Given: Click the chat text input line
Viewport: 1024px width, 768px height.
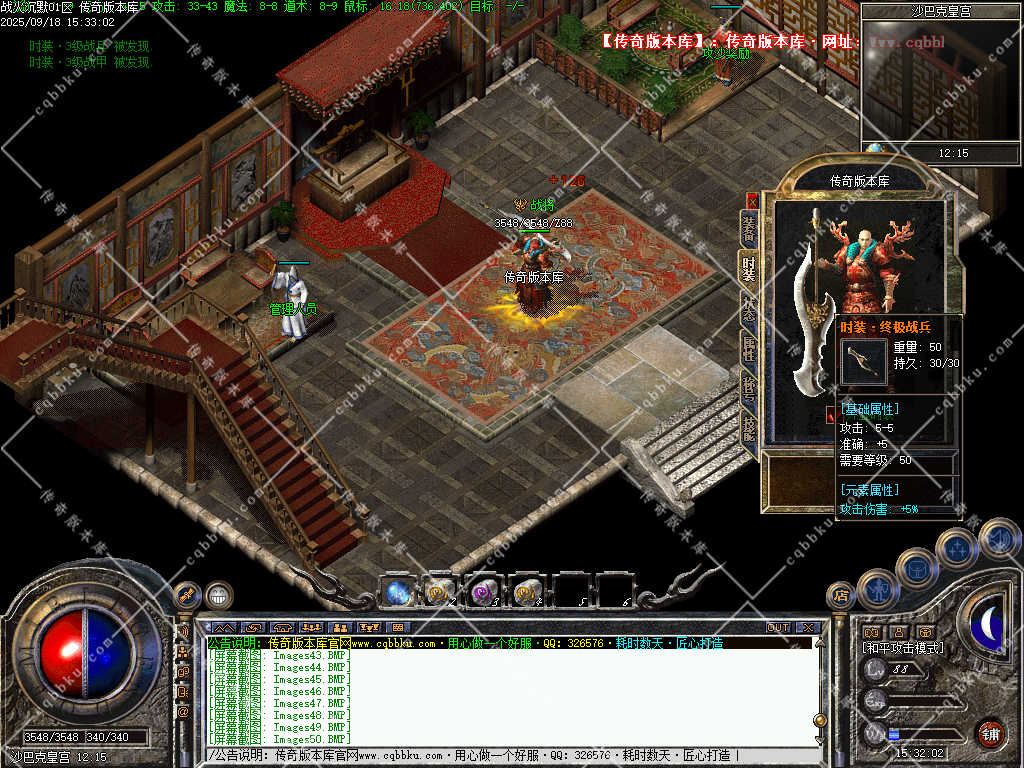Looking at the screenshot, I should (x=500, y=756).
